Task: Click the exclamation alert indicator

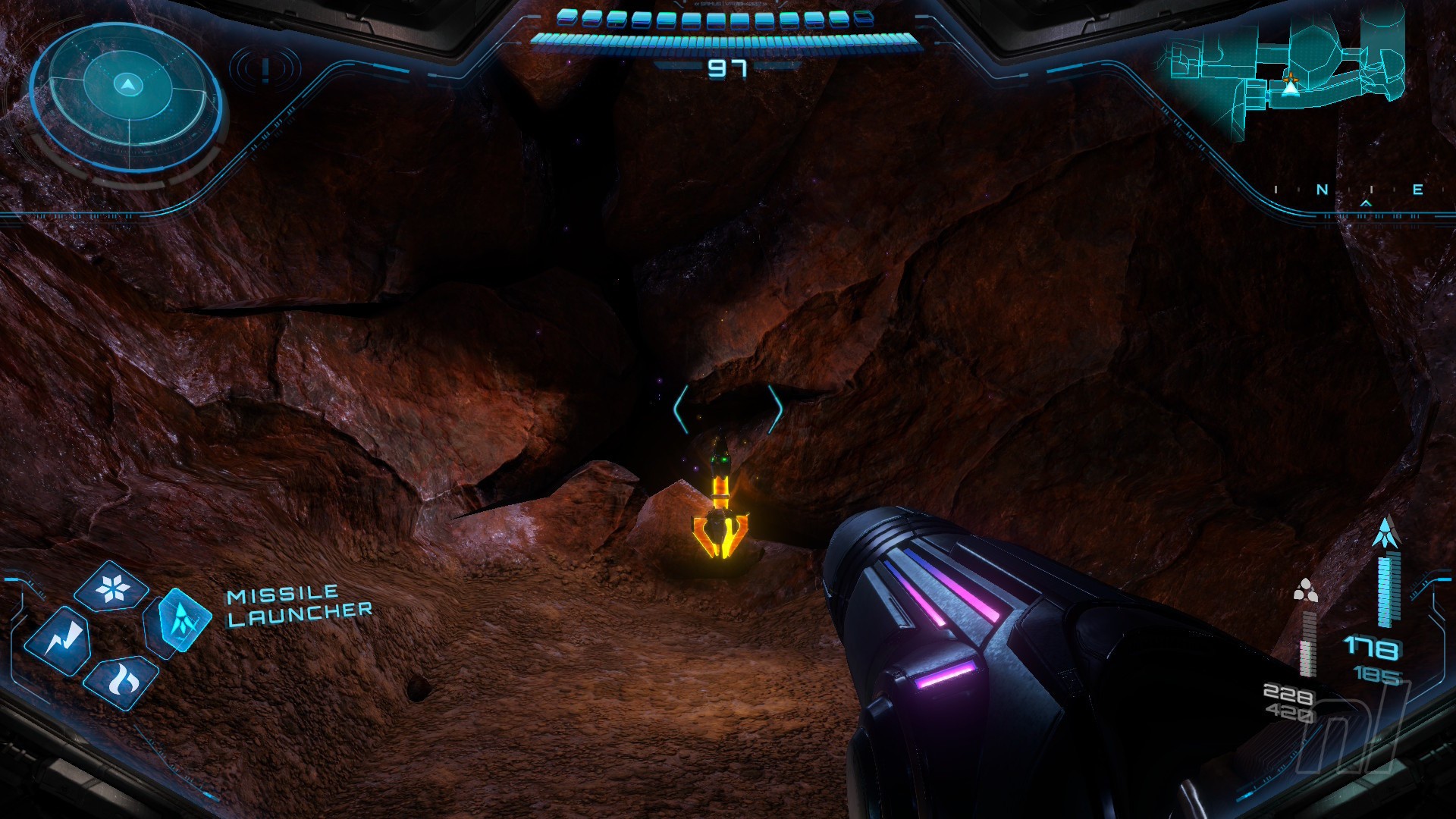Action: [x=265, y=70]
